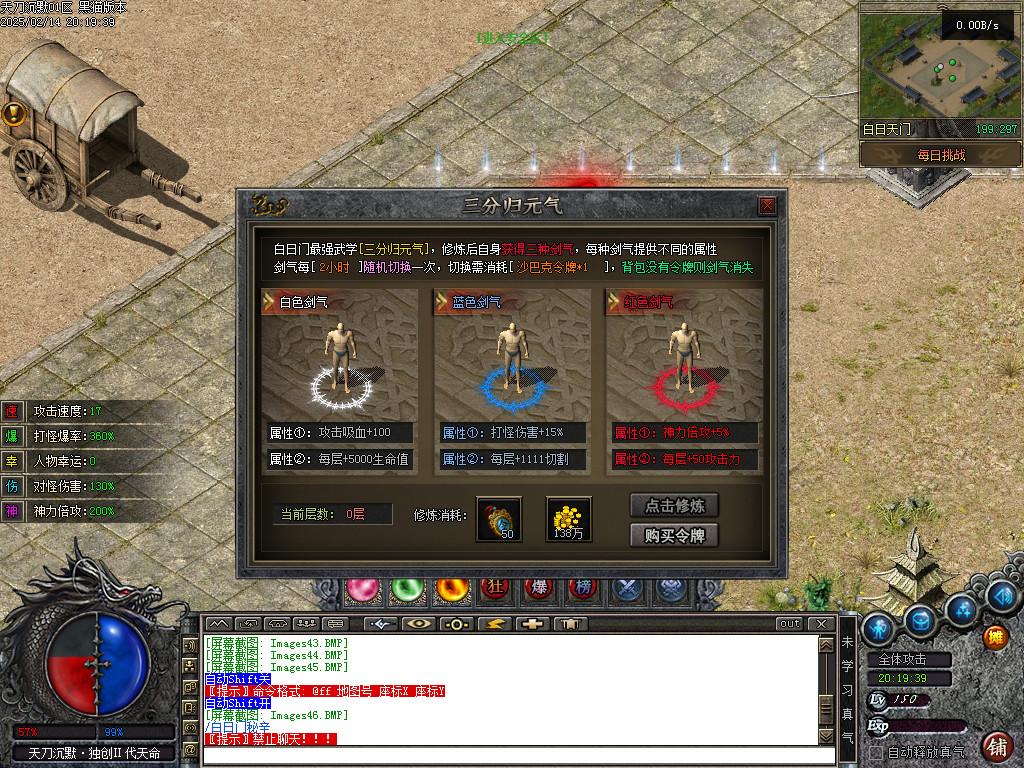Close the 三分归元气 dialog window

767,206
